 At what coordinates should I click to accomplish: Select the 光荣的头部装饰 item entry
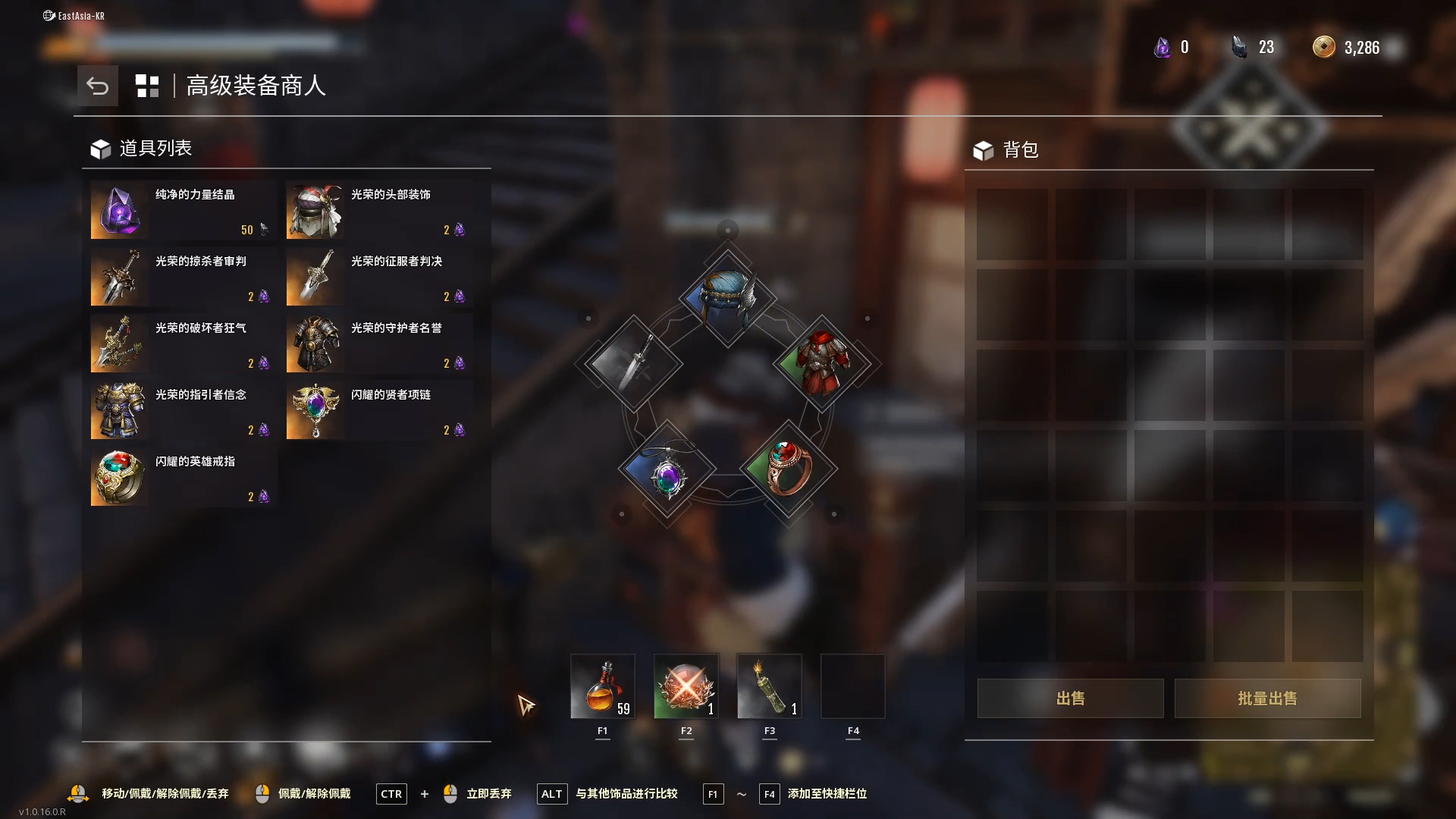point(378,210)
